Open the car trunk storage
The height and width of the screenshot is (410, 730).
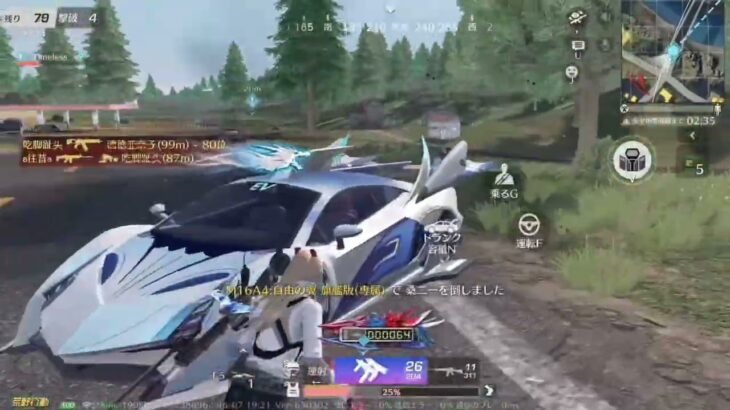(x=442, y=230)
